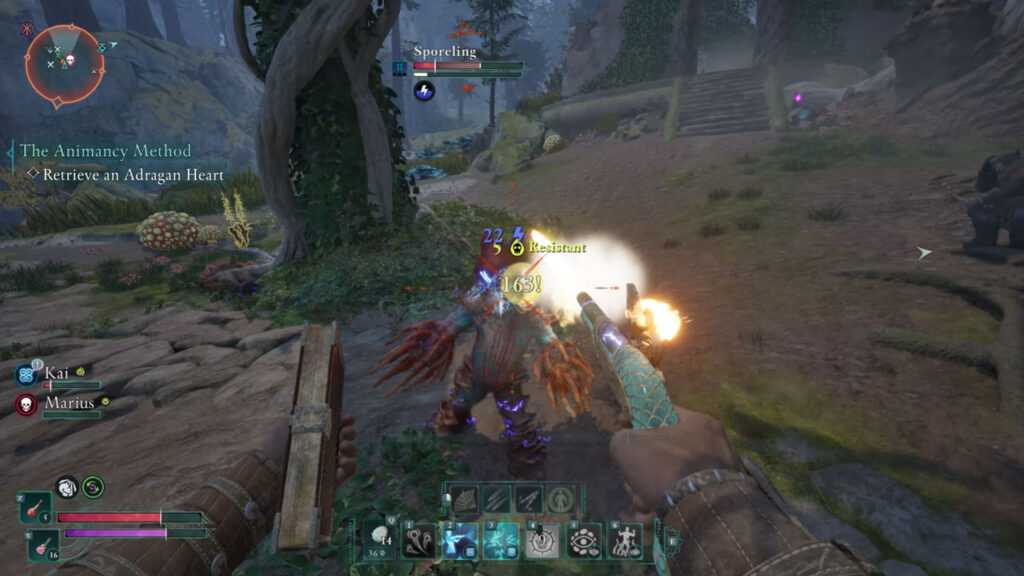Select the fan-shaped ability in the upper row

tap(465, 498)
